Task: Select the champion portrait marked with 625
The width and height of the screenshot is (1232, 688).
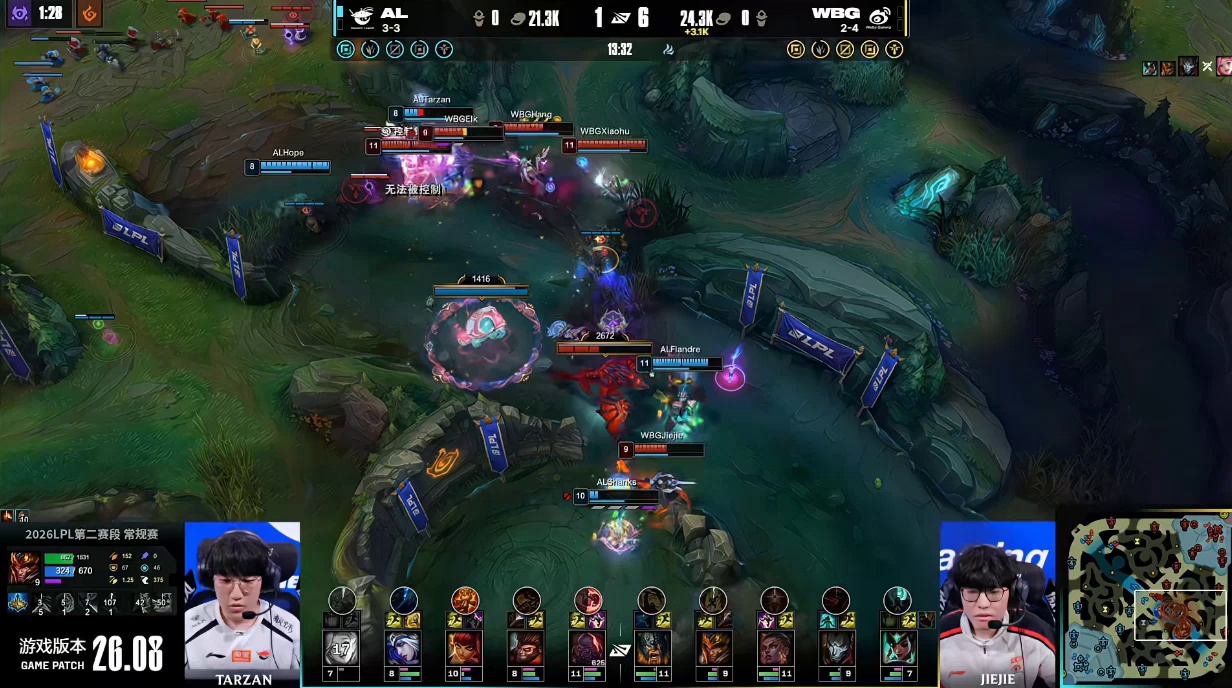Action: click(588, 648)
